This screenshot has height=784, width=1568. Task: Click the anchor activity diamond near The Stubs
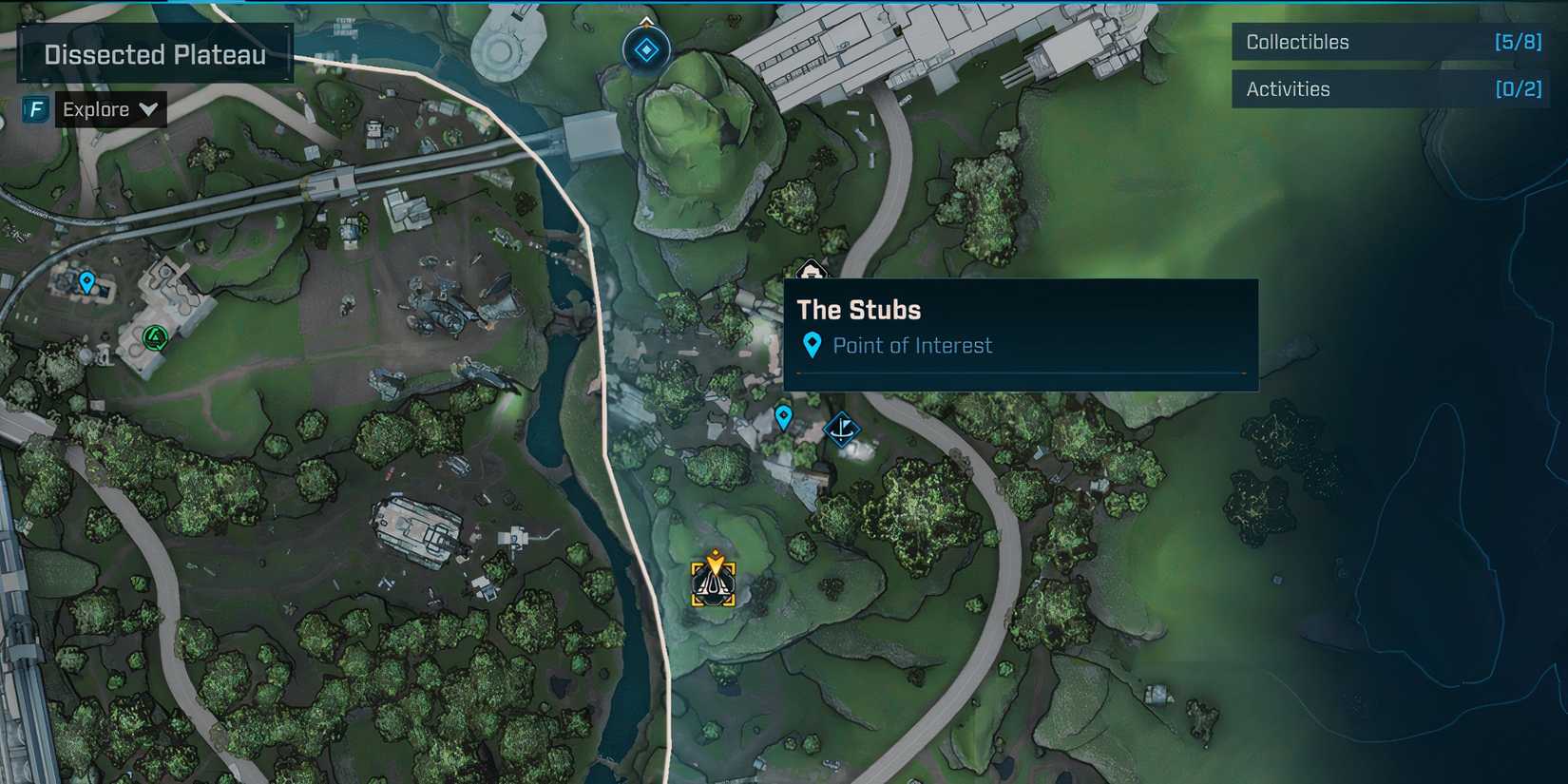(842, 430)
